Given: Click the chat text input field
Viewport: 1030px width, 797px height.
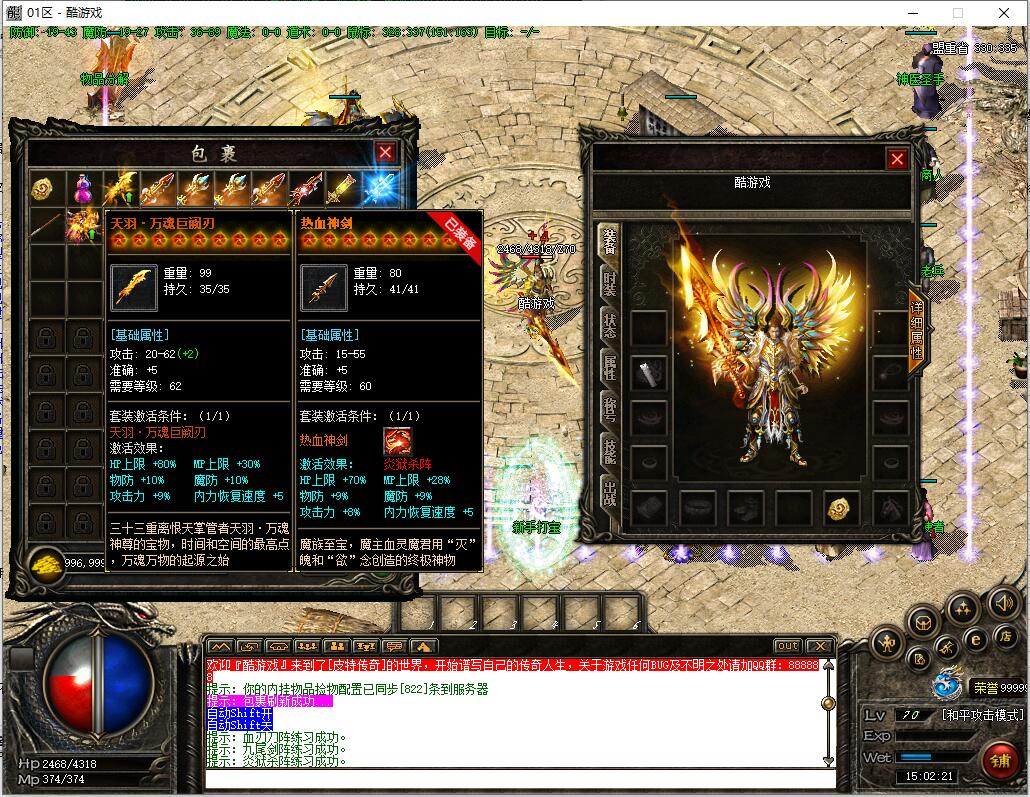Looking at the screenshot, I should pyautogui.click(x=520, y=778).
